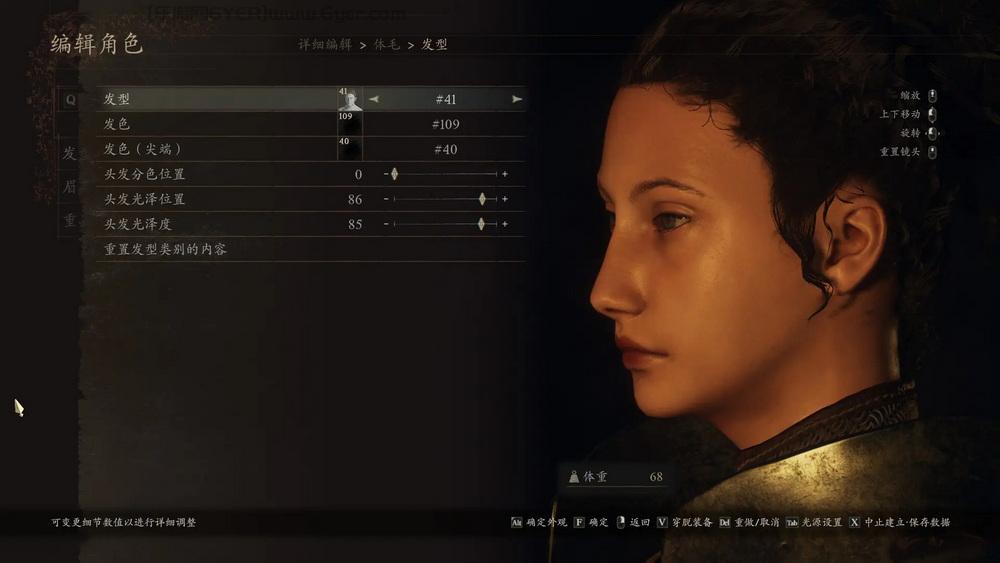Decrease 头发光泽度 with its minus button

point(386,224)
